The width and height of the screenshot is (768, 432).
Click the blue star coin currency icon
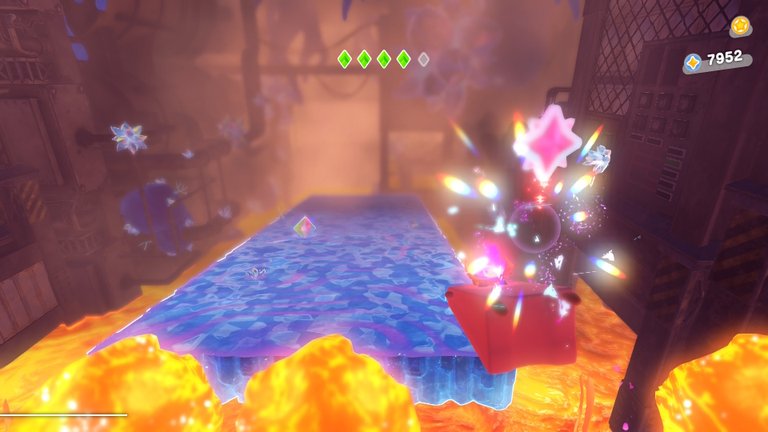[x=693, y=62]
